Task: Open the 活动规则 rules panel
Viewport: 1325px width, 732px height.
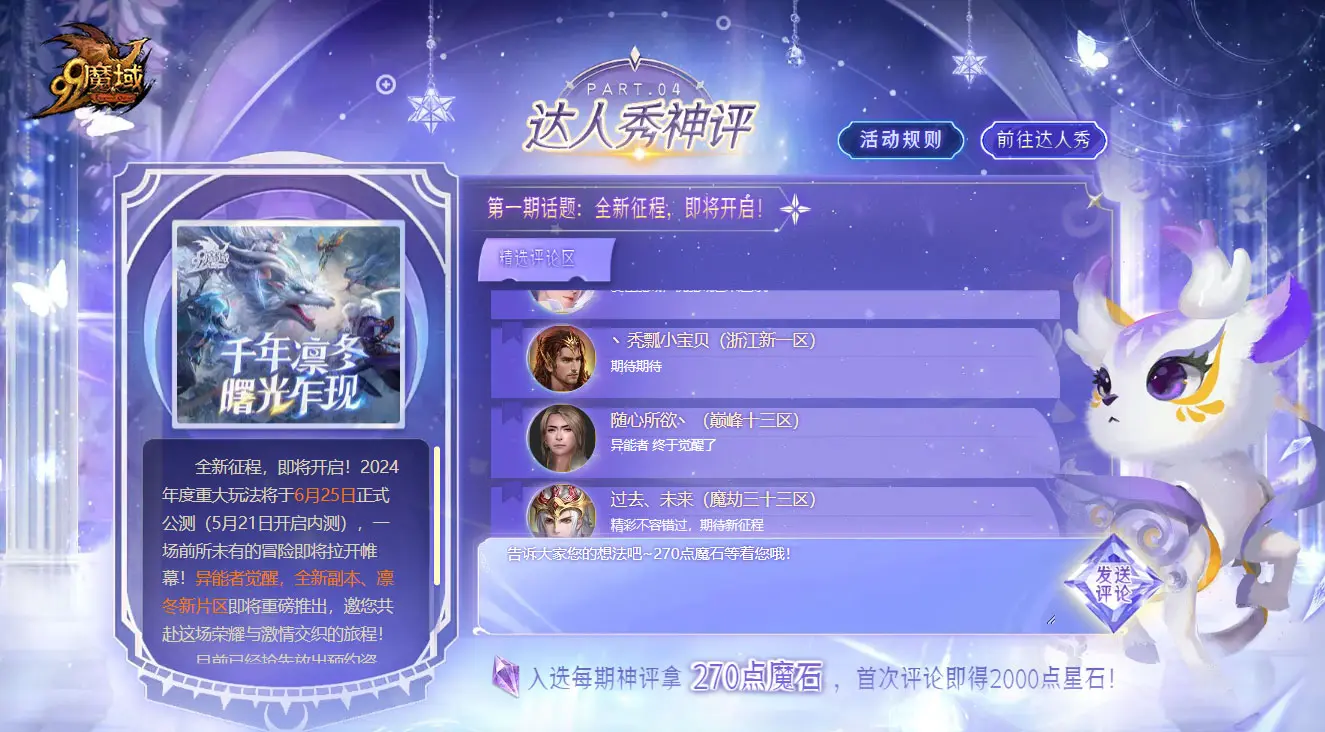Action: [x=899, y=141]
